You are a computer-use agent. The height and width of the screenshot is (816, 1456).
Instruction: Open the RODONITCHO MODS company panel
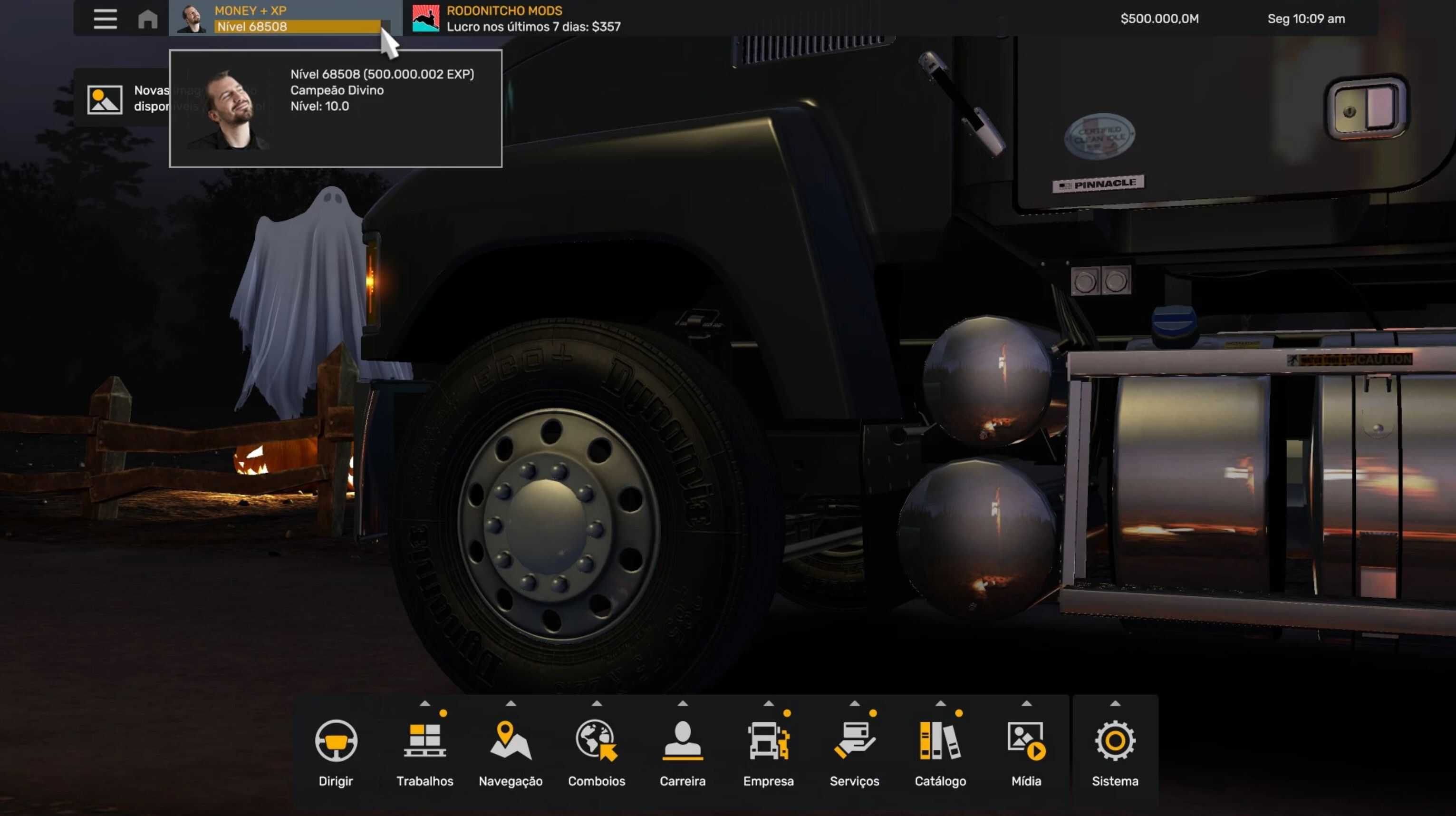coord(515,19)
